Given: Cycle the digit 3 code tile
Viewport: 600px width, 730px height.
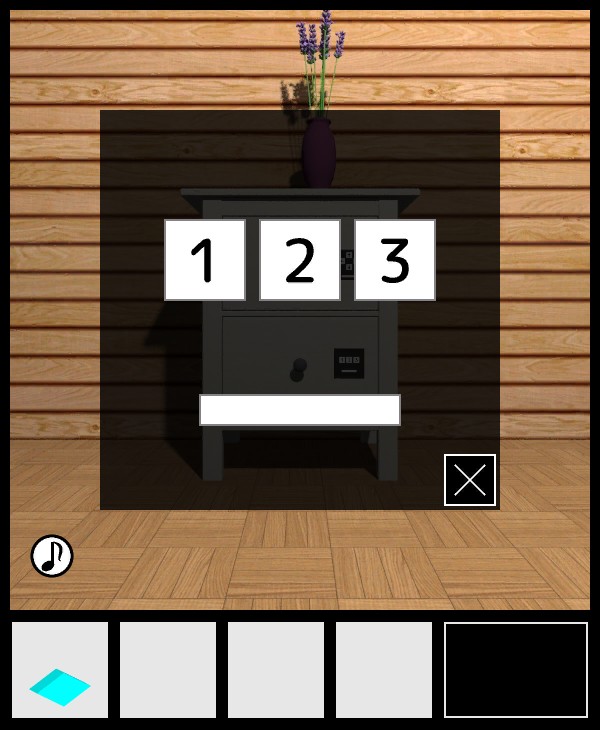Looking at the screenshot, I should [395, 260].
